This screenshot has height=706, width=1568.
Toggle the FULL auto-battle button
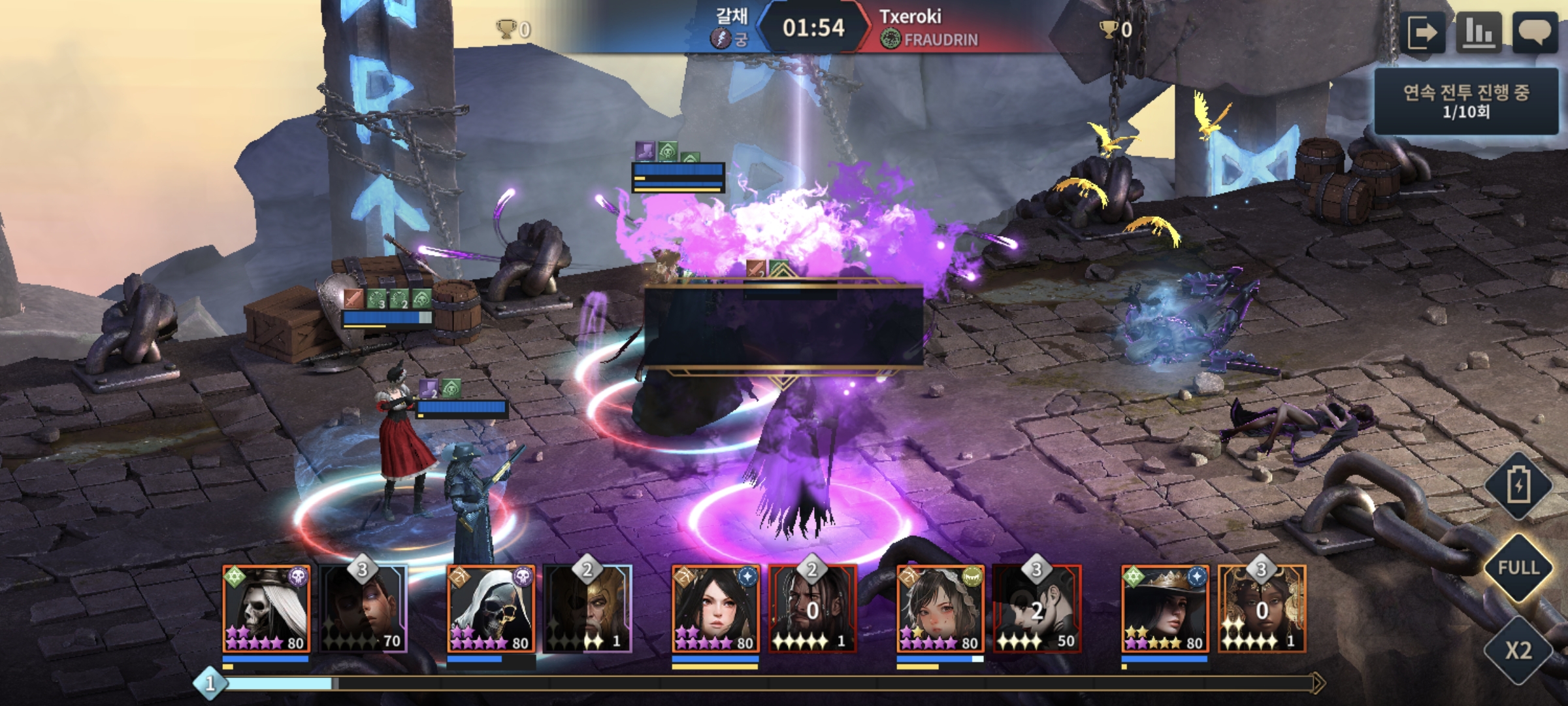[x=1518, y=567]
